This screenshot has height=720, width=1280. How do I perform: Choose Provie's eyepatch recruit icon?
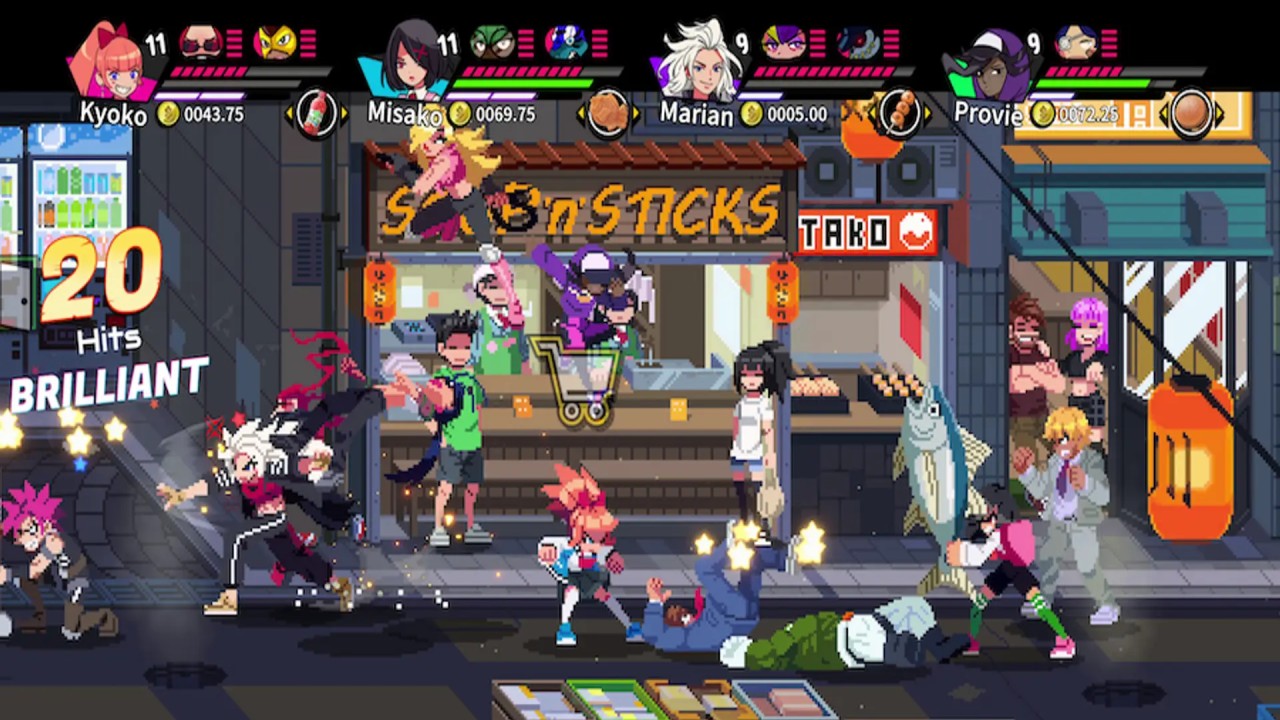coord(1075,42)
